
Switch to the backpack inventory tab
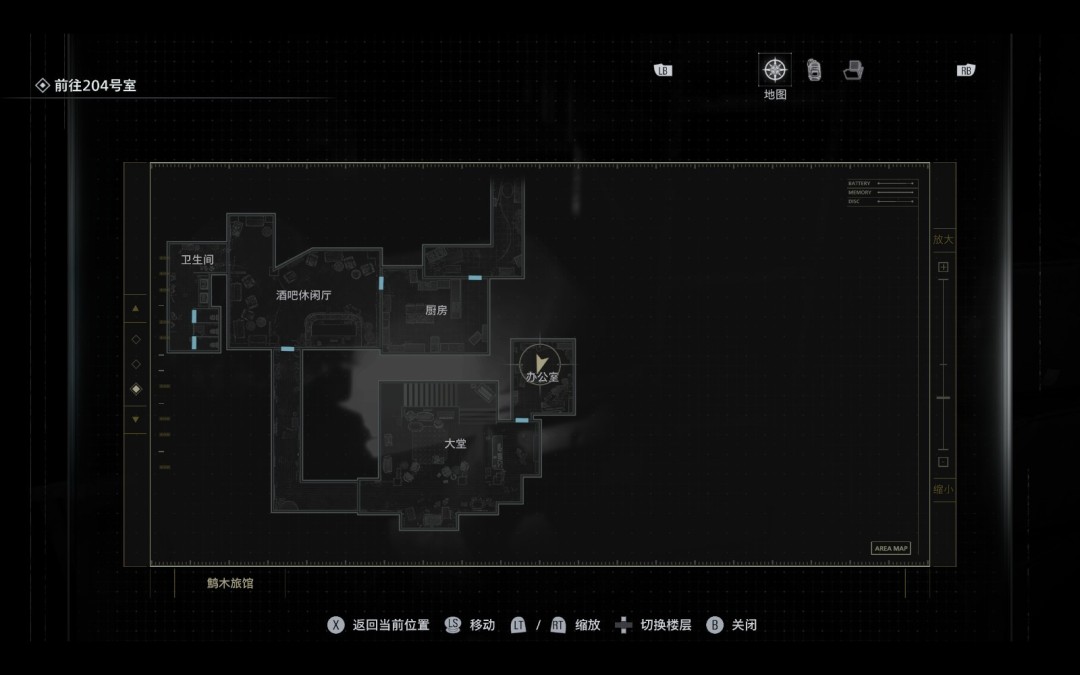click(814, 70)
